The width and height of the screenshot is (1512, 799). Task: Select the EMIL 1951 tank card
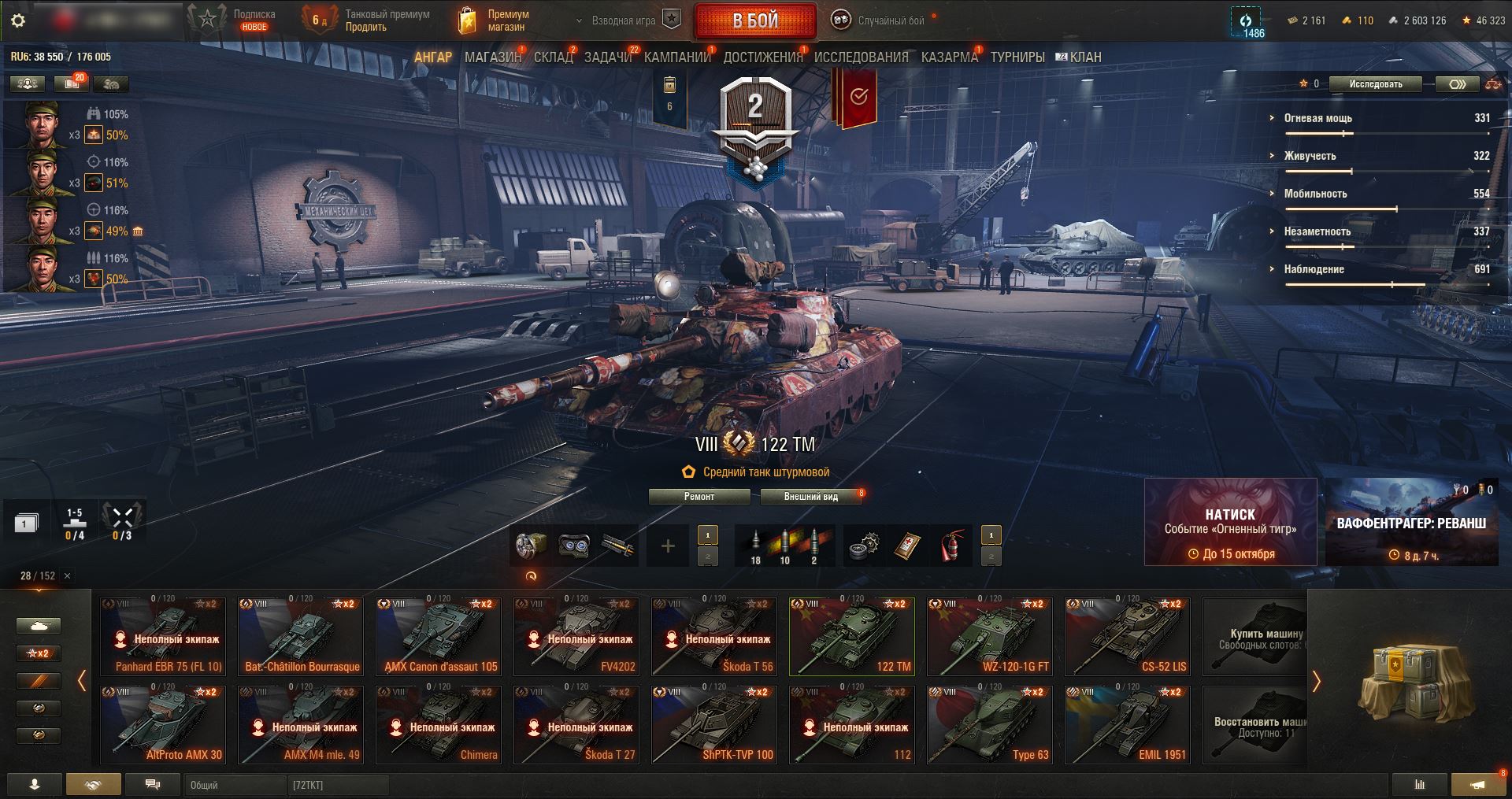point(1126,724)
